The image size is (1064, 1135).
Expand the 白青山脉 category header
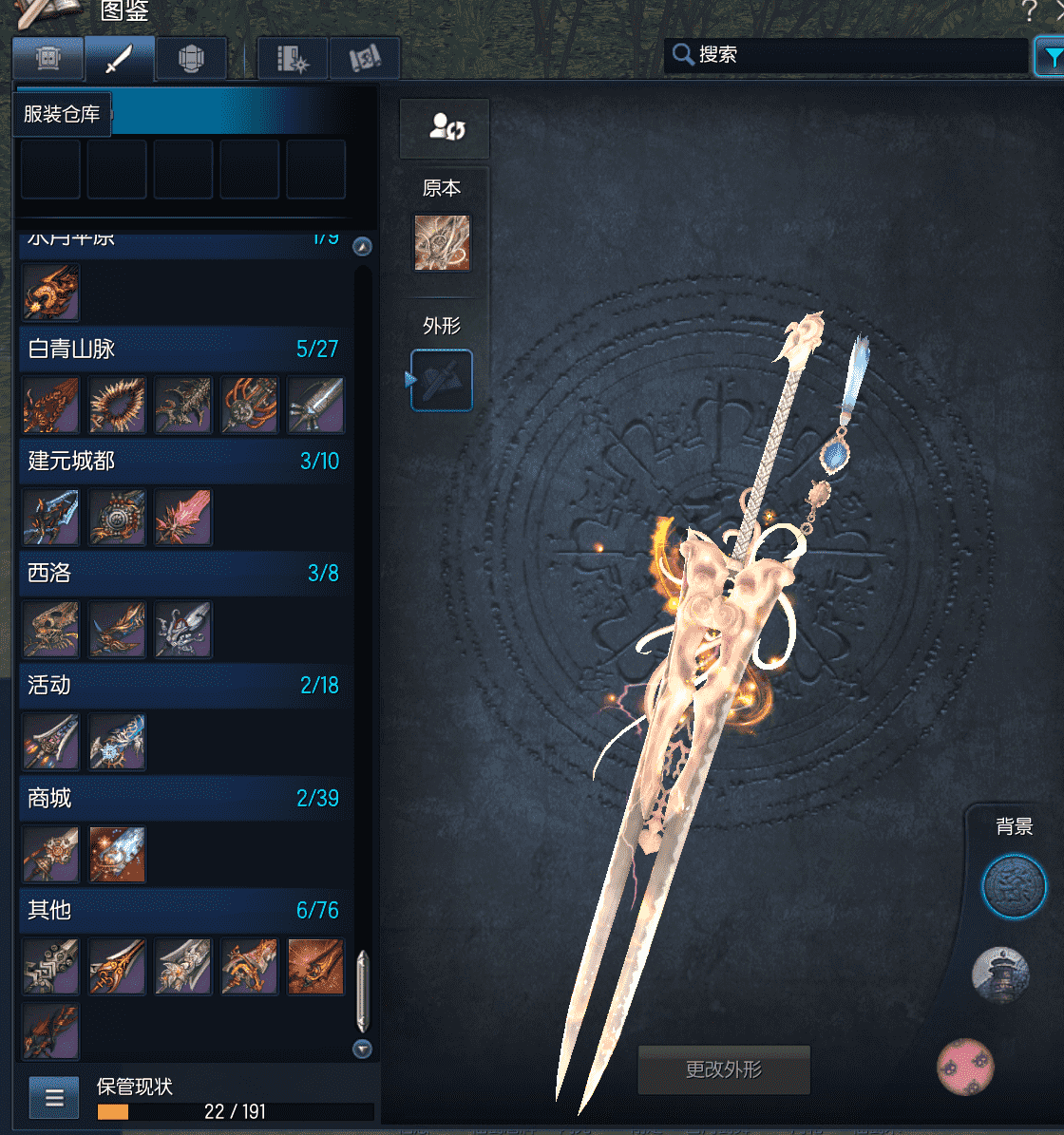[x=182, y=349]
